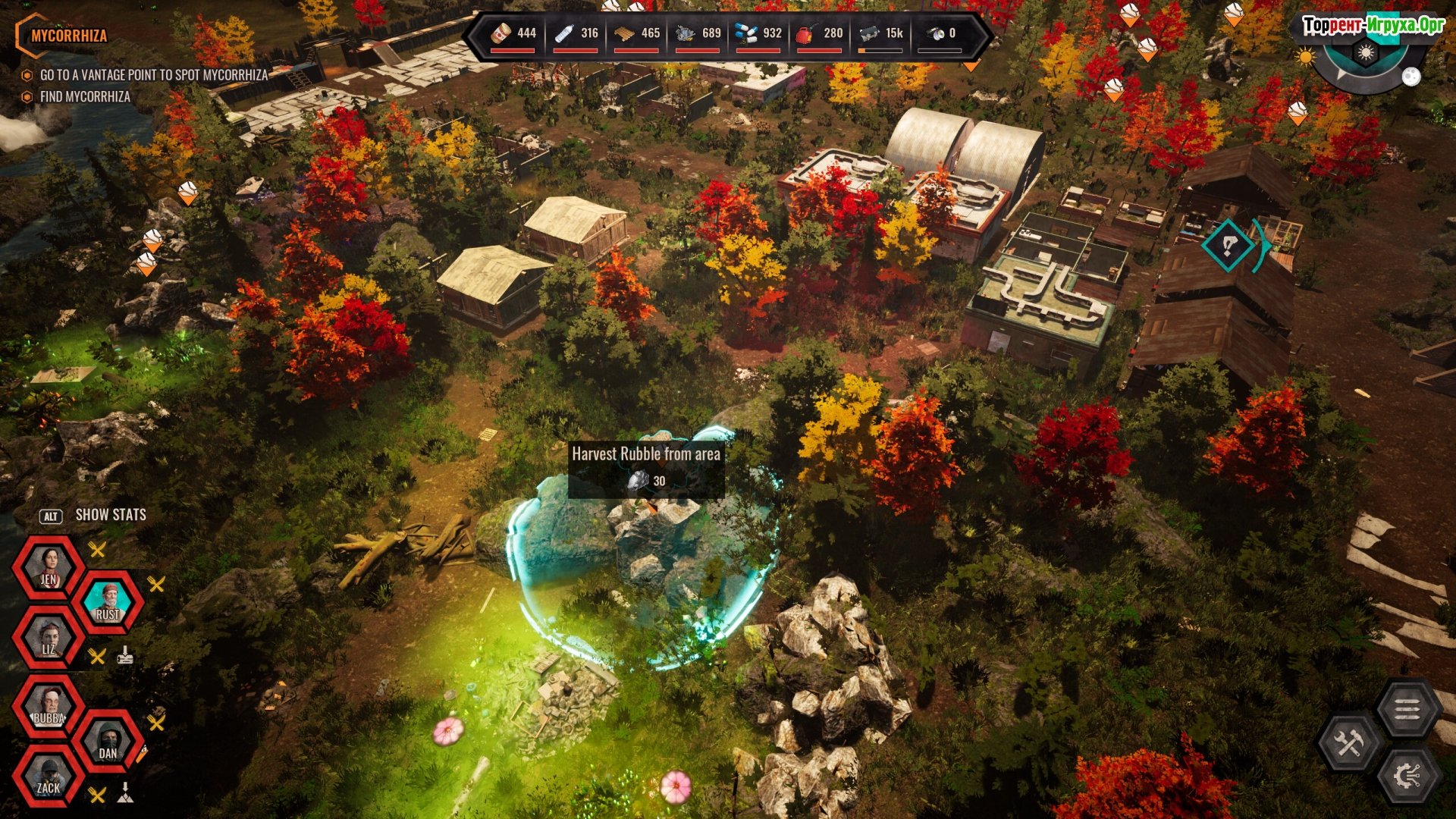The height and width of the screenshot is (819, 1456).
Task: Open the build menu with hammer and wrench
Action: [x=1349, y=743]
